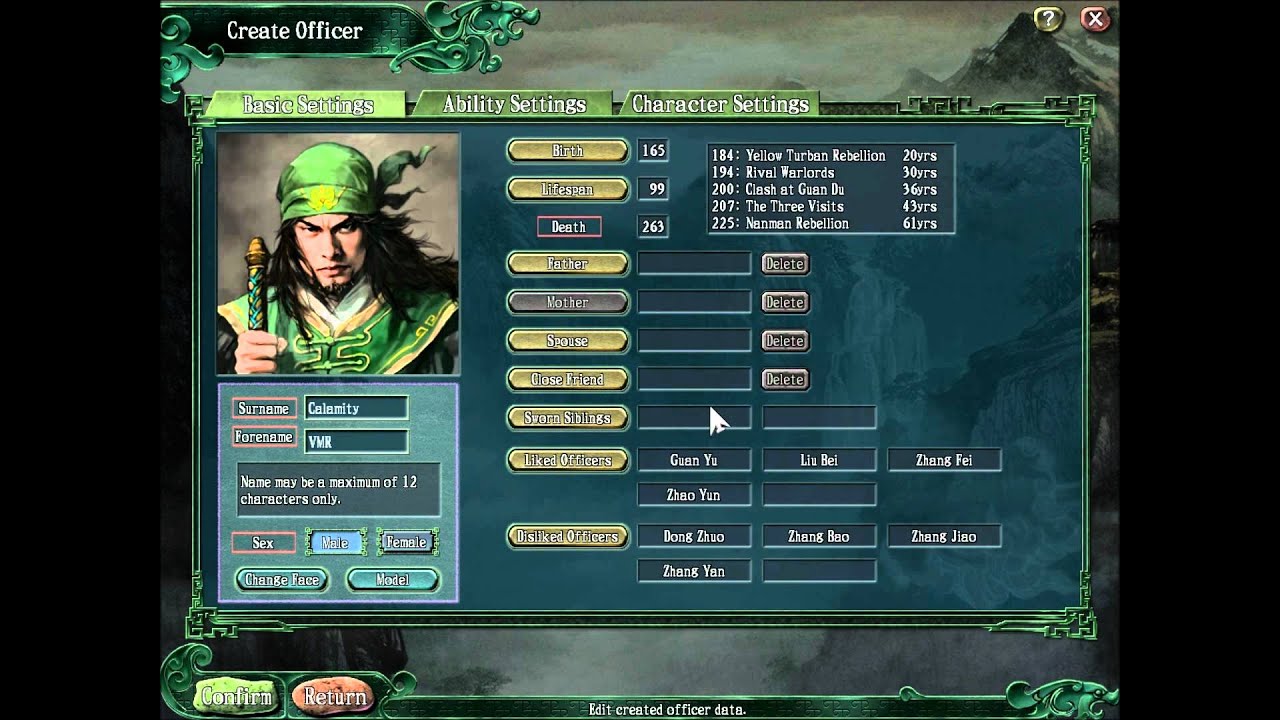The height and width of the screenshot is (720, 1280).
Task: Edit the Surname field reading Calamity
Action: click(x=356, y=408)
